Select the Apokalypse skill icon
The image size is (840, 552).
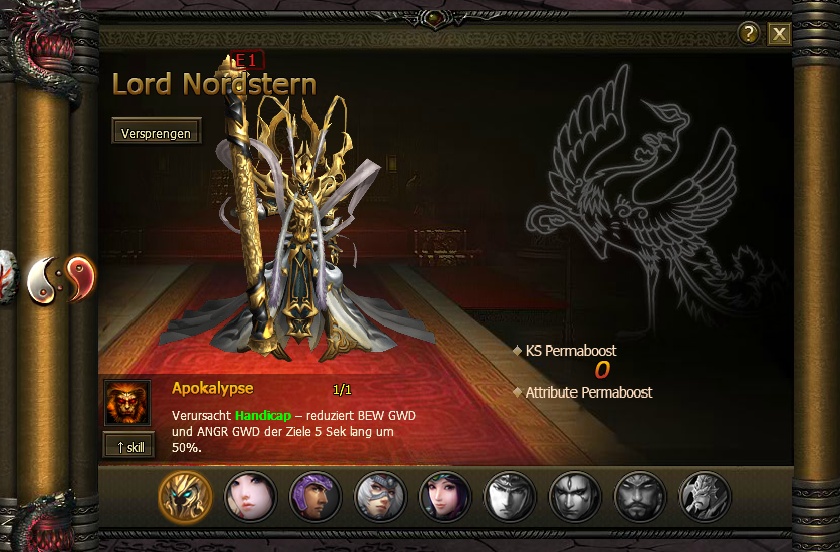pyautogui.click(x=127, y=403)
